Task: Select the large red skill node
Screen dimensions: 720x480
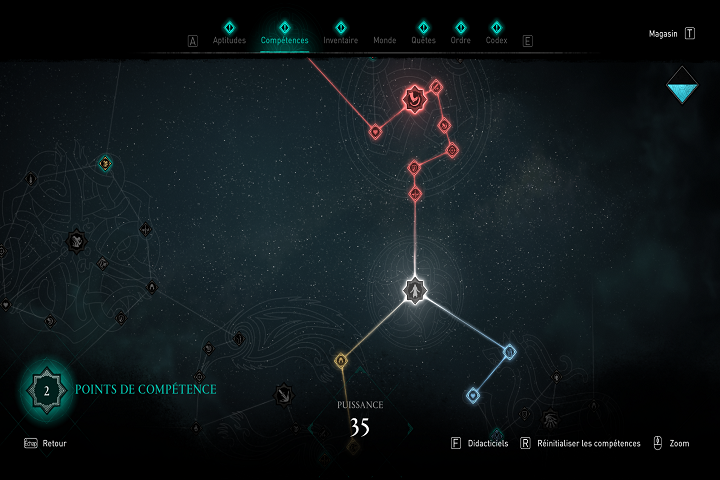Action: coord(414,98)
